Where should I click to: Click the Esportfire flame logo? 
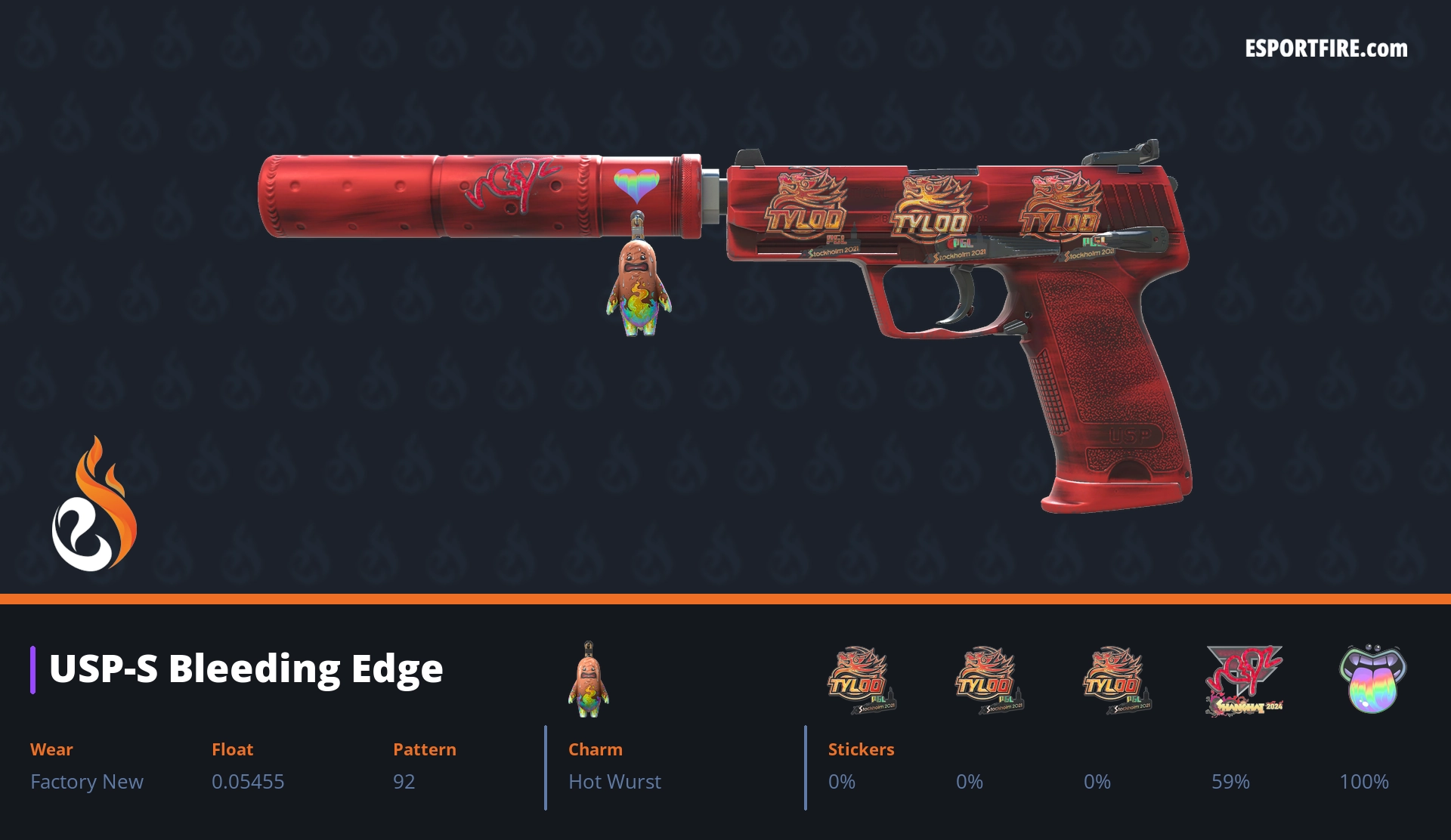[x=94, y=505]
